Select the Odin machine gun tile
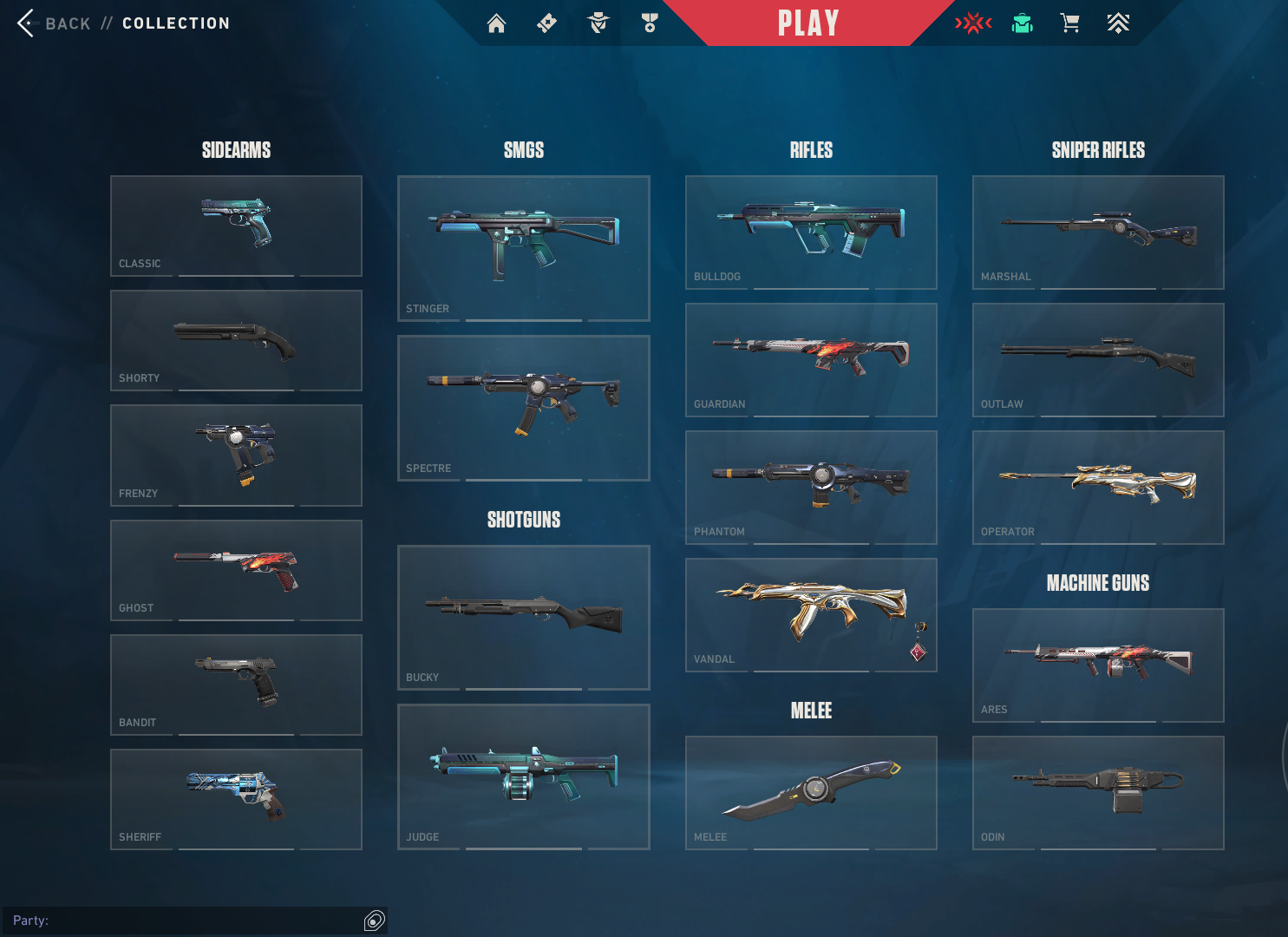The image size is (1288, 937). tap(1098, 792)
